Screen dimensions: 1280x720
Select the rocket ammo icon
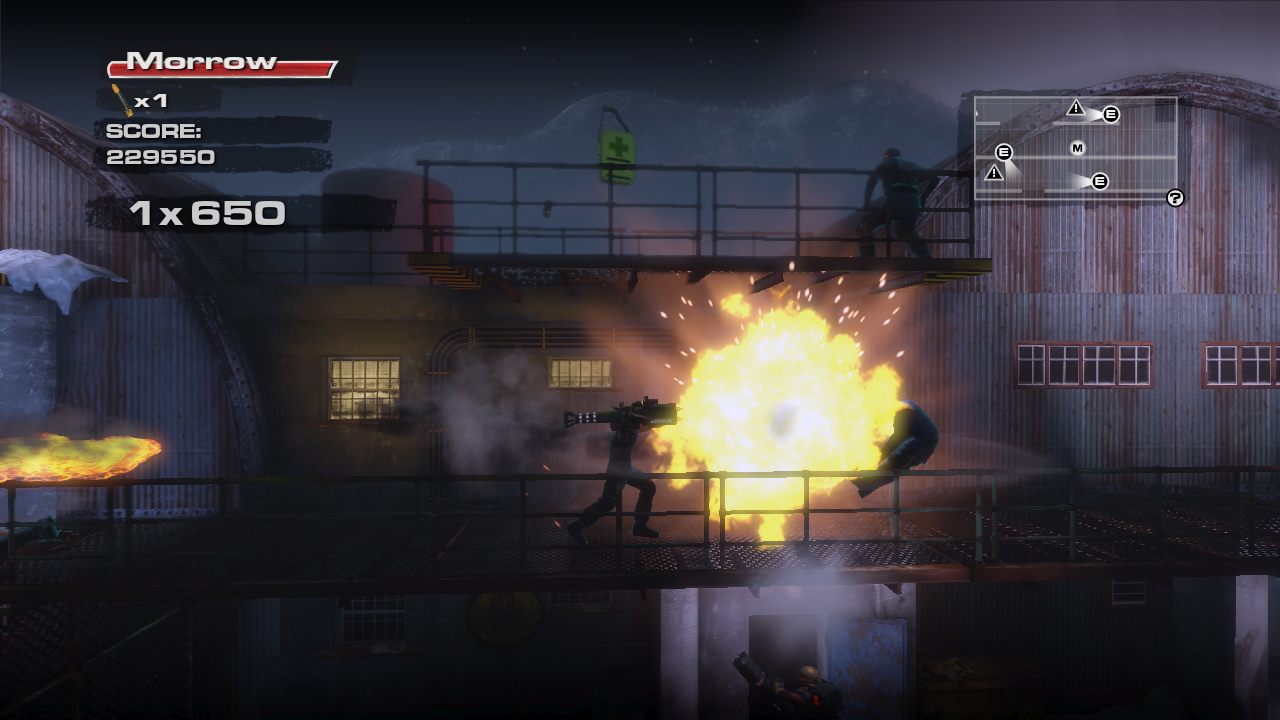[122, 100]
